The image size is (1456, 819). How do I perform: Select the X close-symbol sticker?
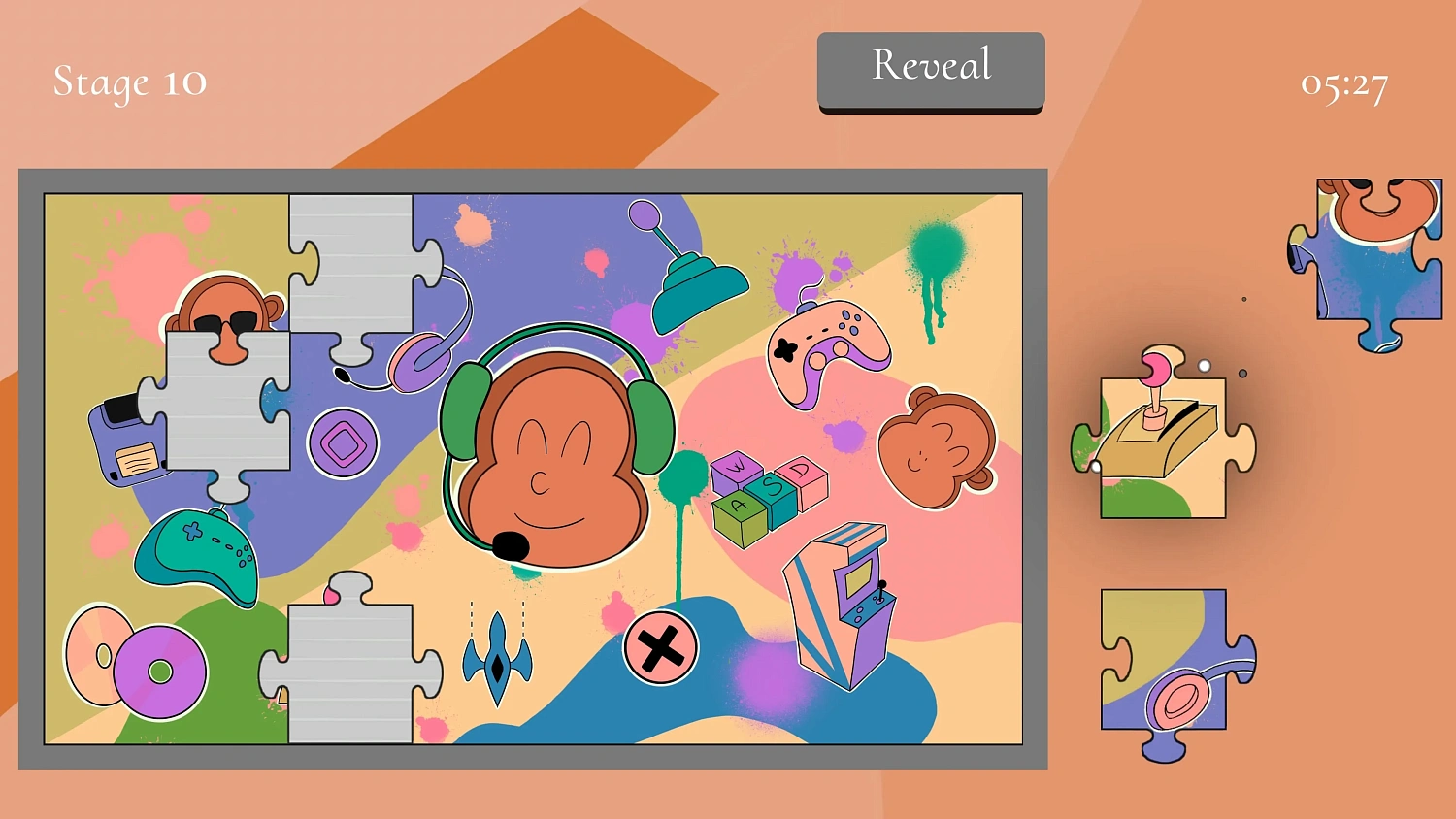pyautogui.click(x=660, y=648)
